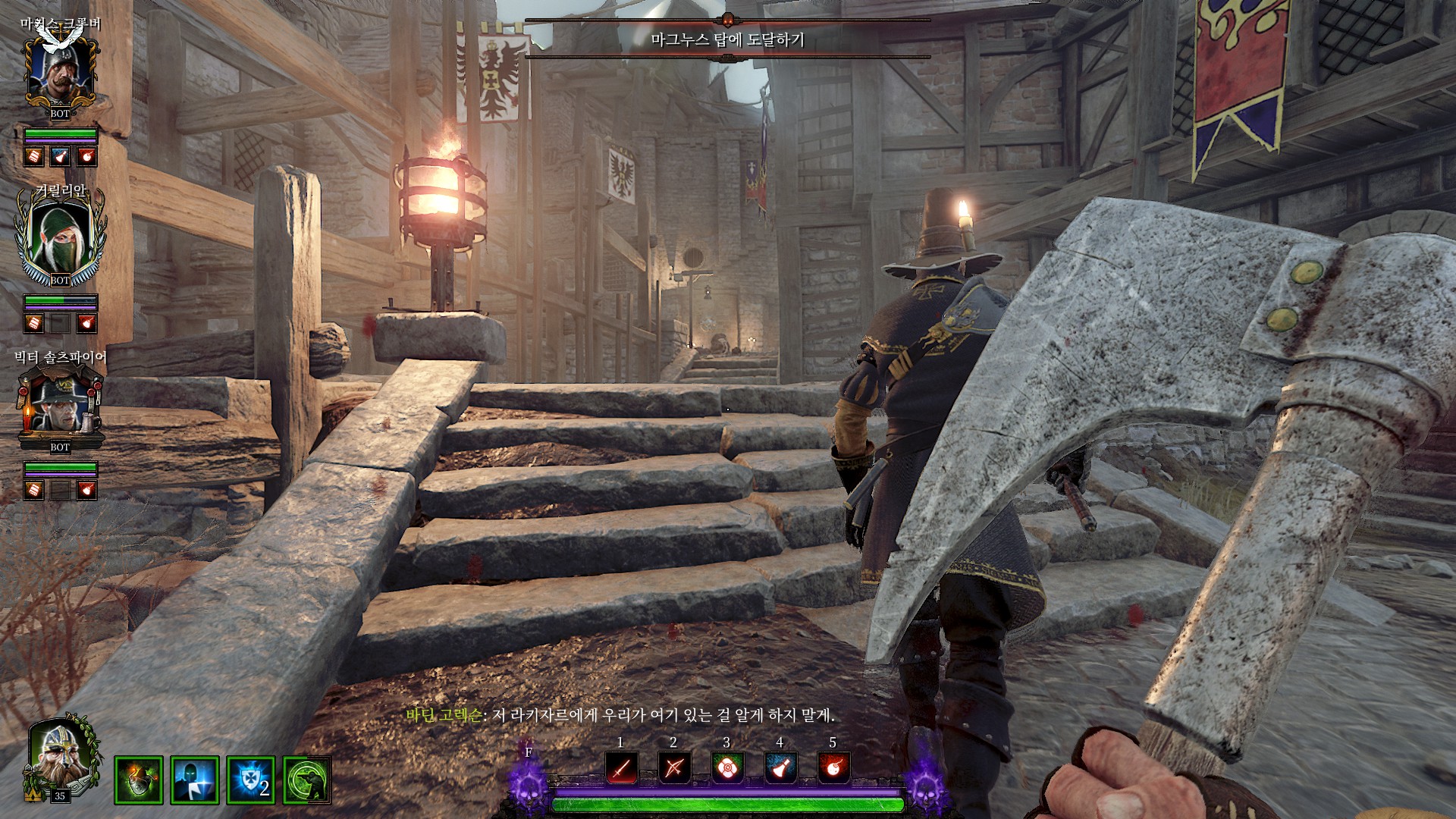Click Markus Kruber's potion item icon
Viewport: 1456px width, 819px height.
60,156
